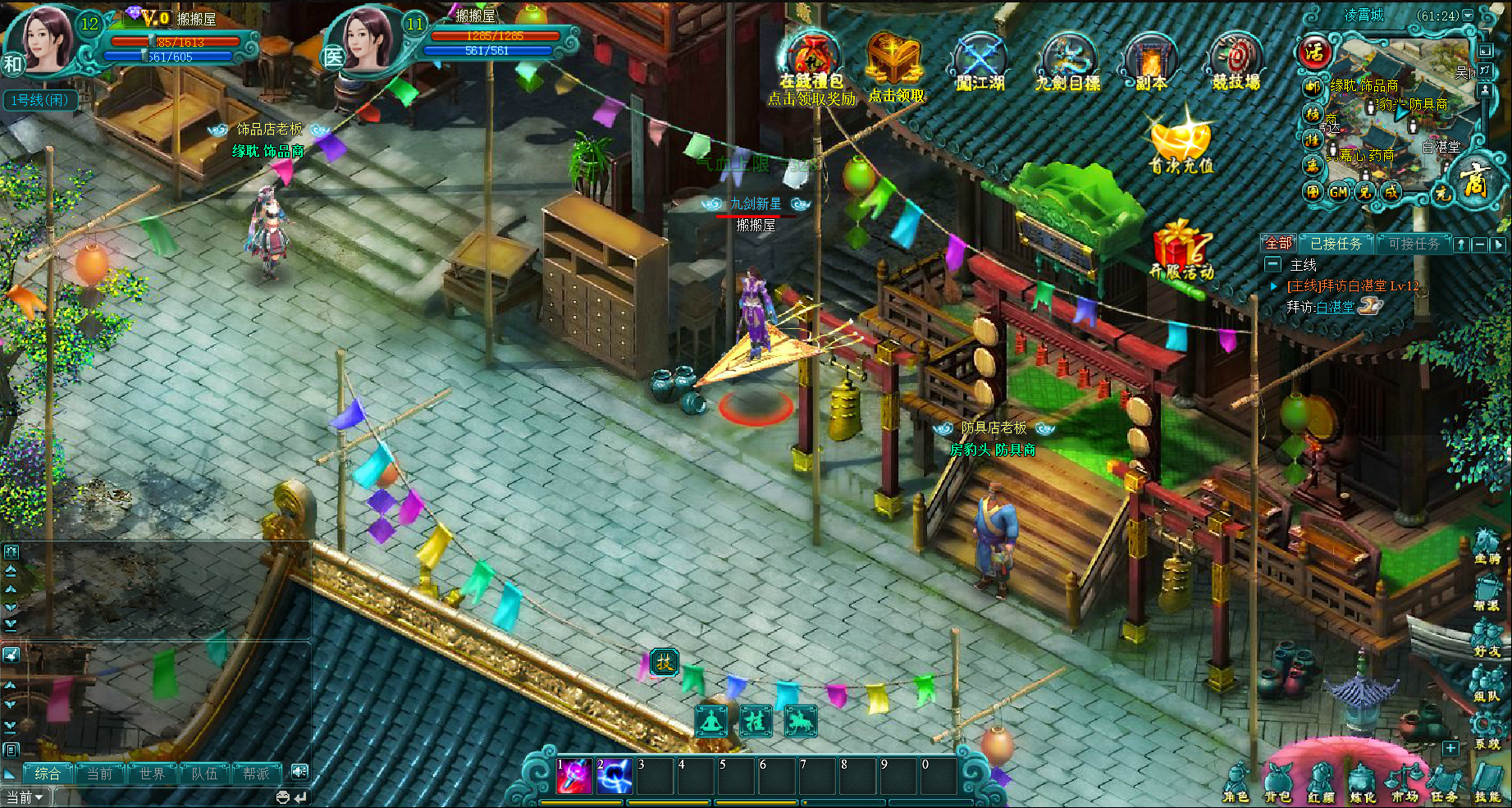Viewport: 1512px width, 808px height.
Task: Toggle the meditation sitting pose button
Action: click(711, 721)
